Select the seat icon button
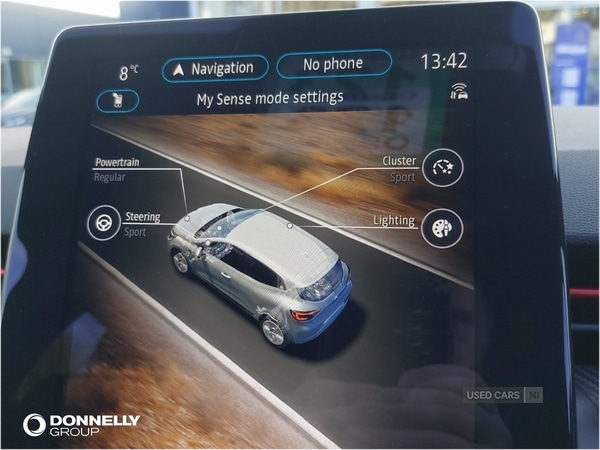This screenshot has width=600, height=450. tap(119, 101)
